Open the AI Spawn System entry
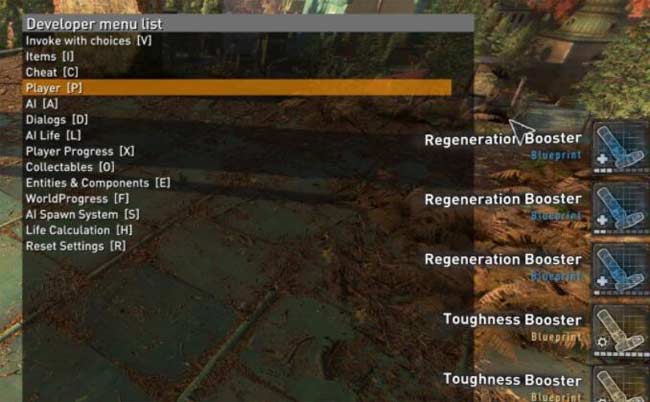 click(x=82, y=214)
